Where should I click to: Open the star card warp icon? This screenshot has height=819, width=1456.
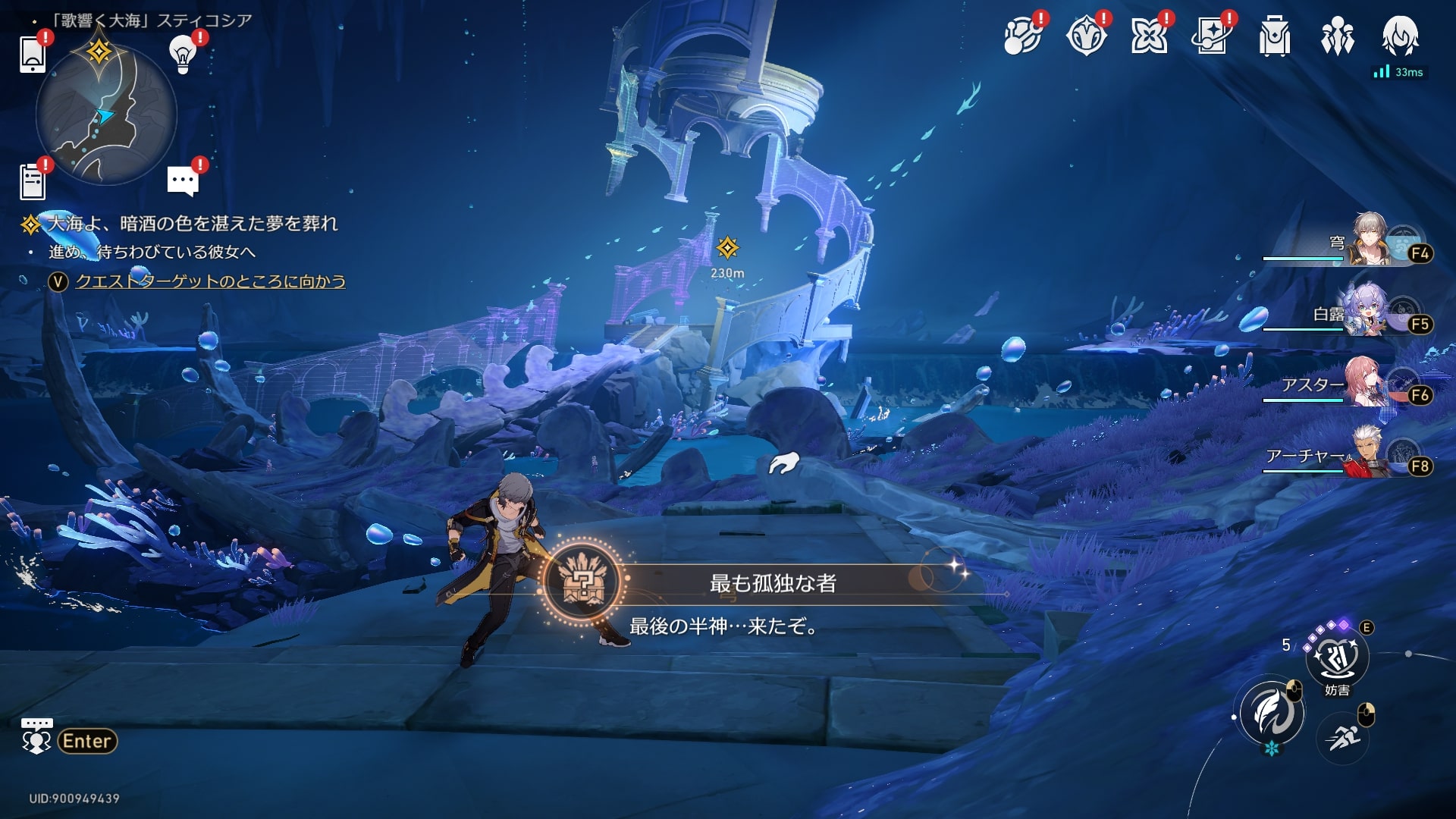click(x=1211, y=36)
